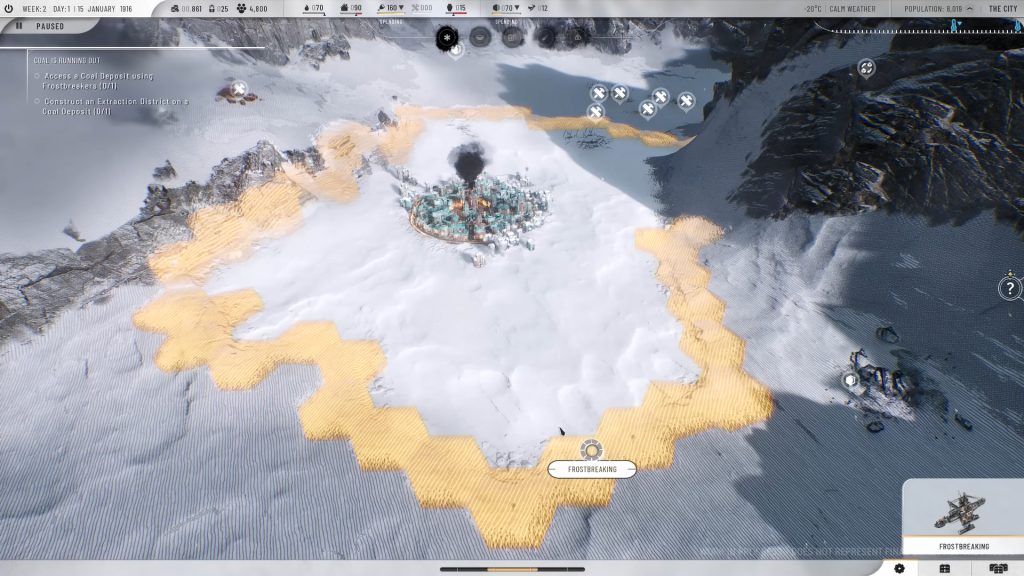Open The City panel
1024x576 pixels.
(x=1002, y=8)
